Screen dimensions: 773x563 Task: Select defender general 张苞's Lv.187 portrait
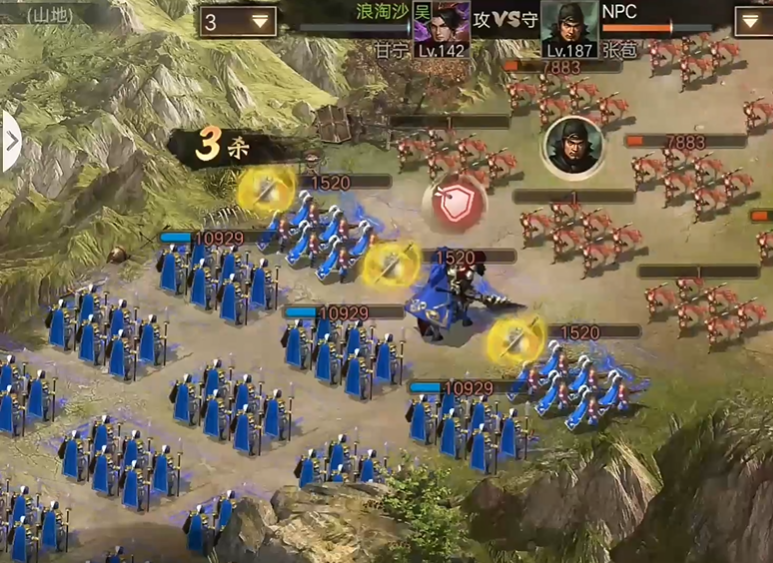[569, 29]
